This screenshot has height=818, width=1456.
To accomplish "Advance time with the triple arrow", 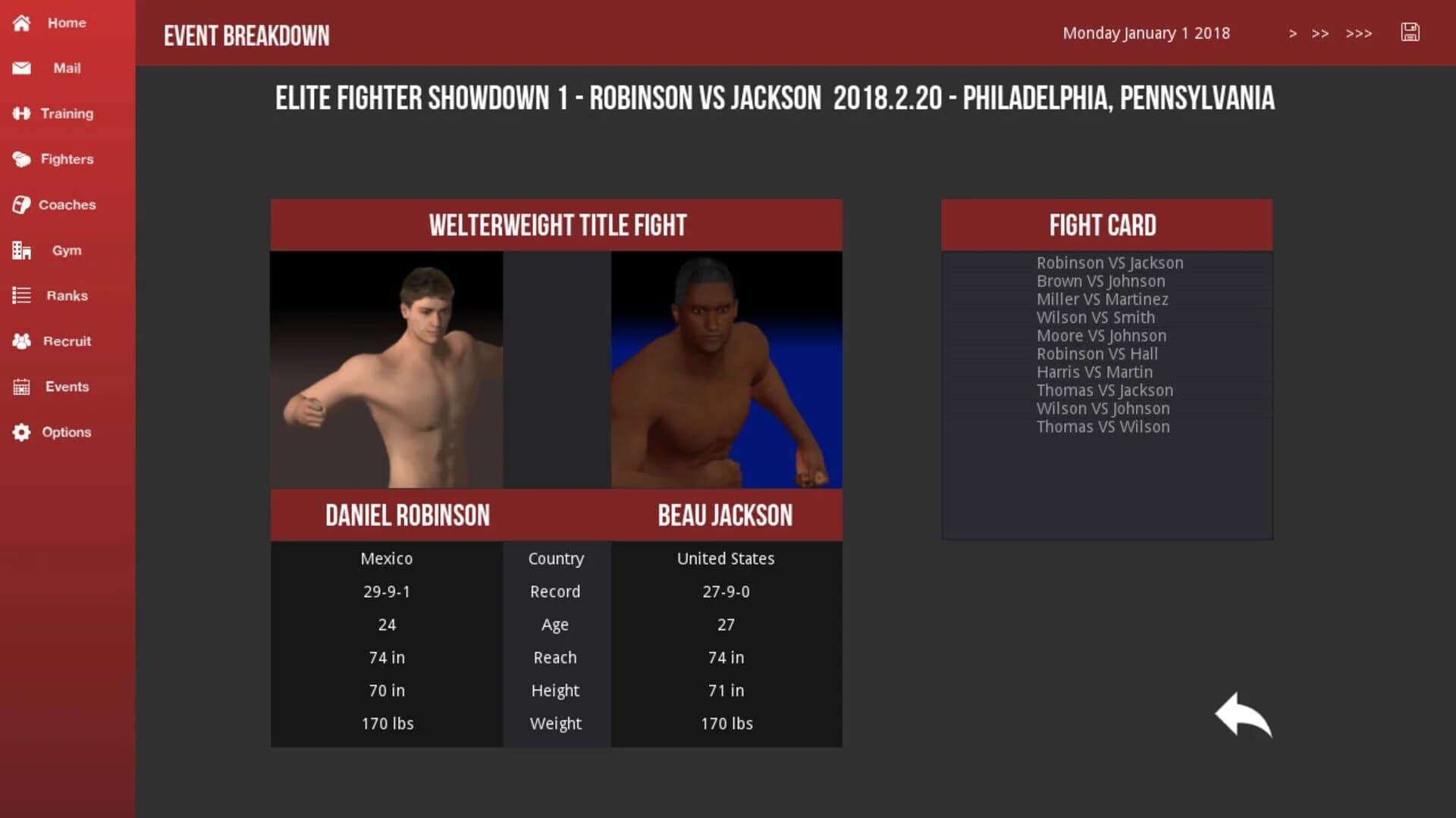I will [x=1359, y=33].
